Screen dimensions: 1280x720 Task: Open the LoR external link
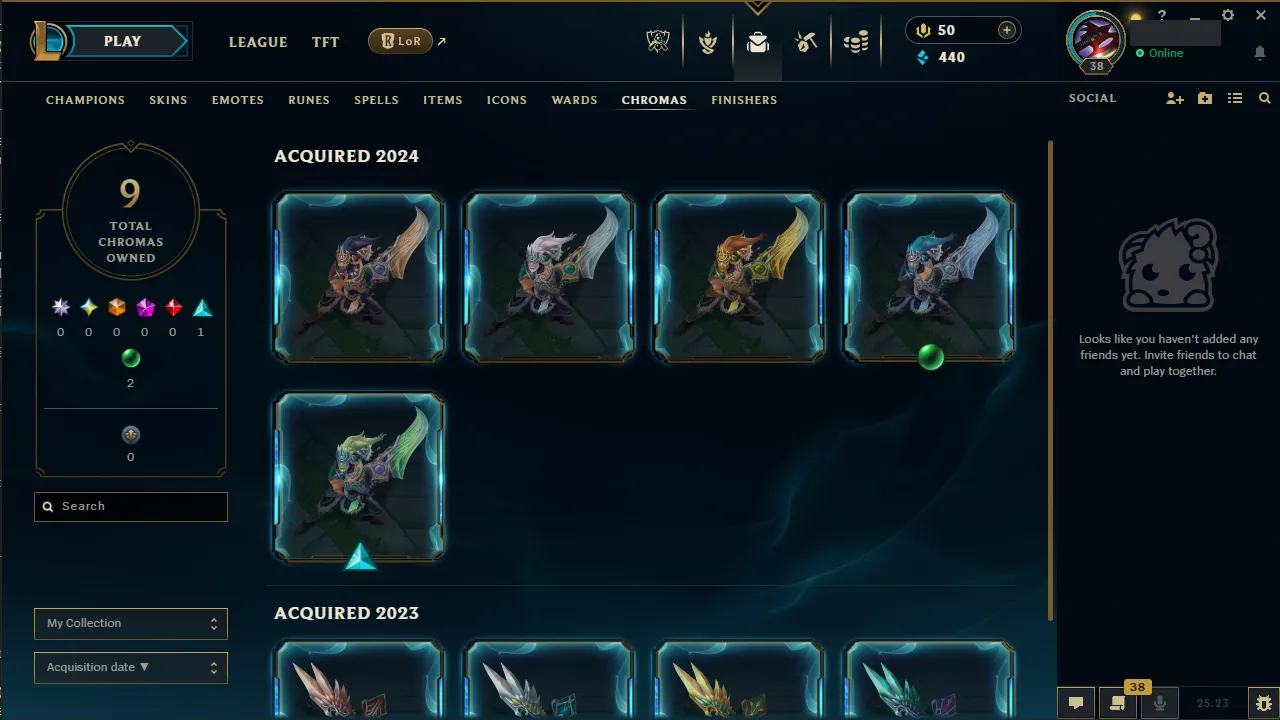click(x=400, y=41)
